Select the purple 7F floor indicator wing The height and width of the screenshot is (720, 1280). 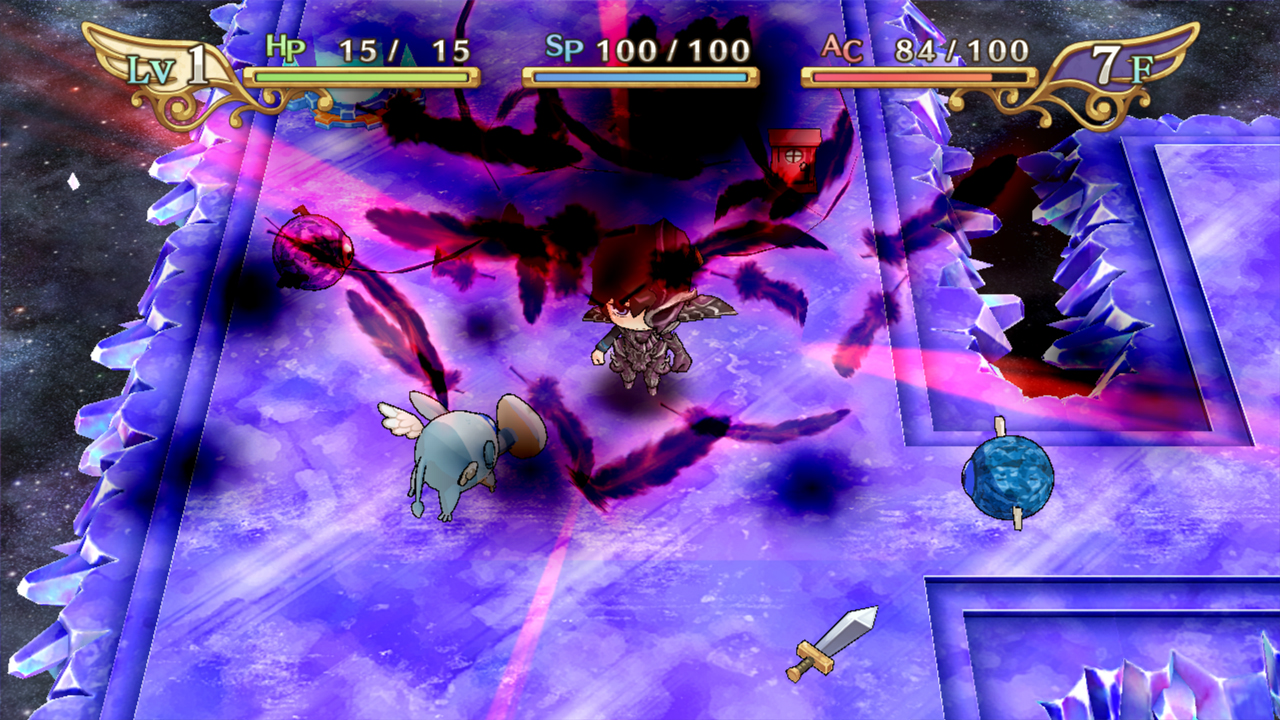1118,62
